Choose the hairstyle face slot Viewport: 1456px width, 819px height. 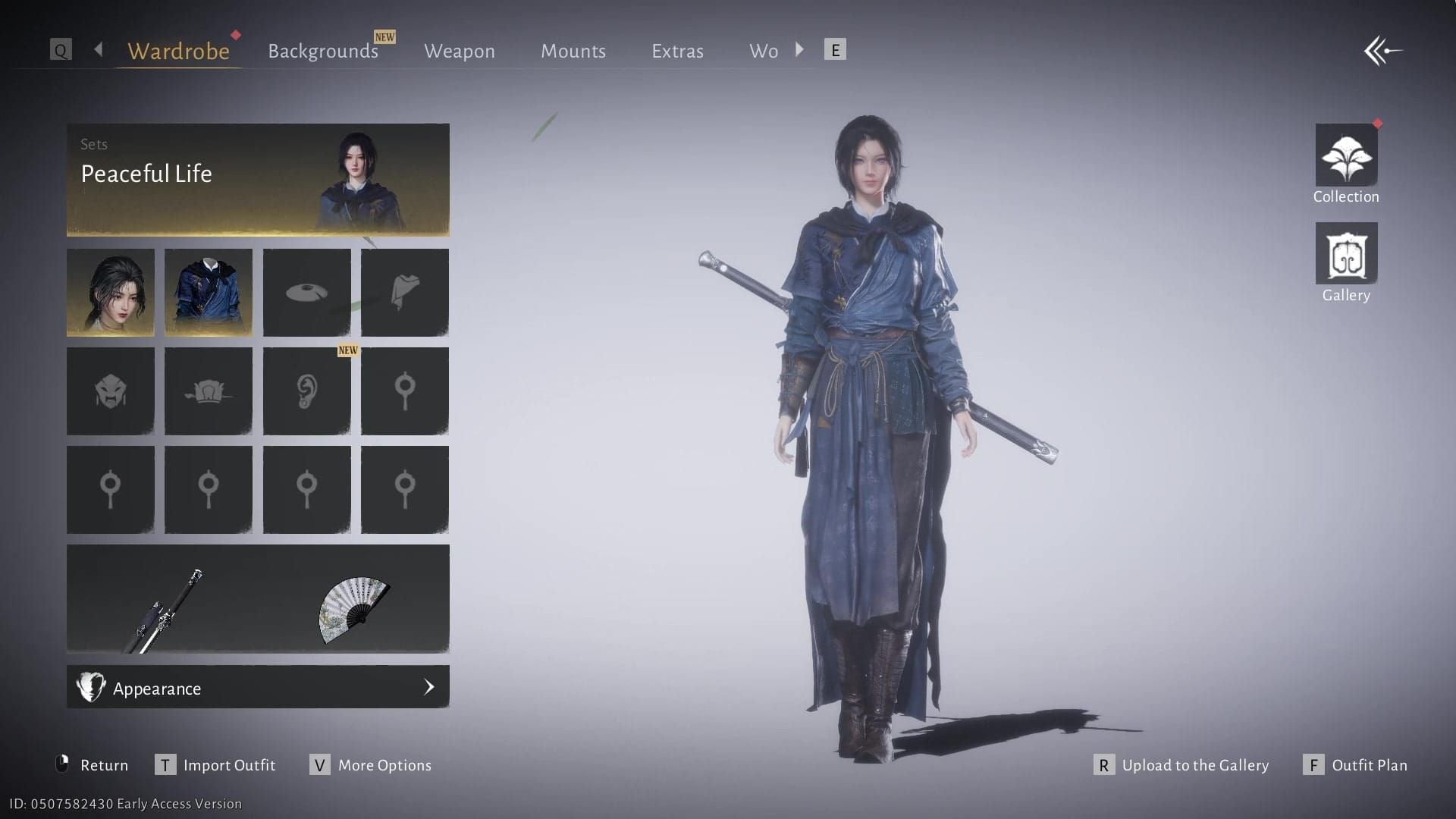111,293
